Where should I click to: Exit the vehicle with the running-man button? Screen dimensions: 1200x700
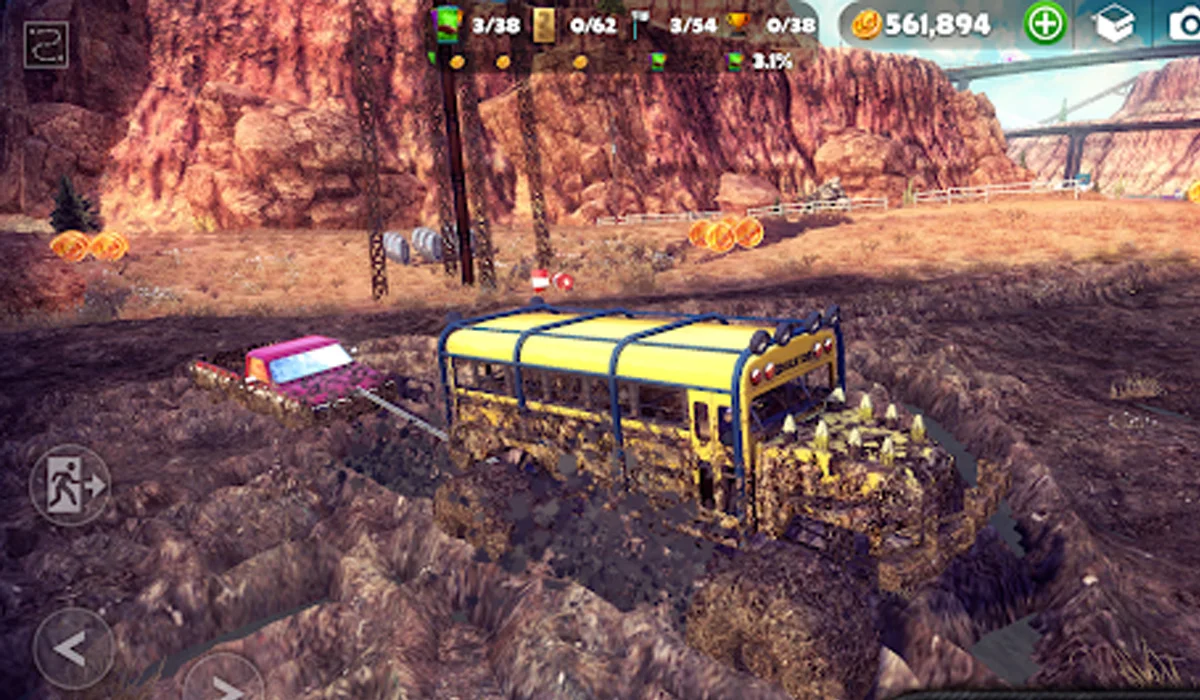click(x=70, y=485)
